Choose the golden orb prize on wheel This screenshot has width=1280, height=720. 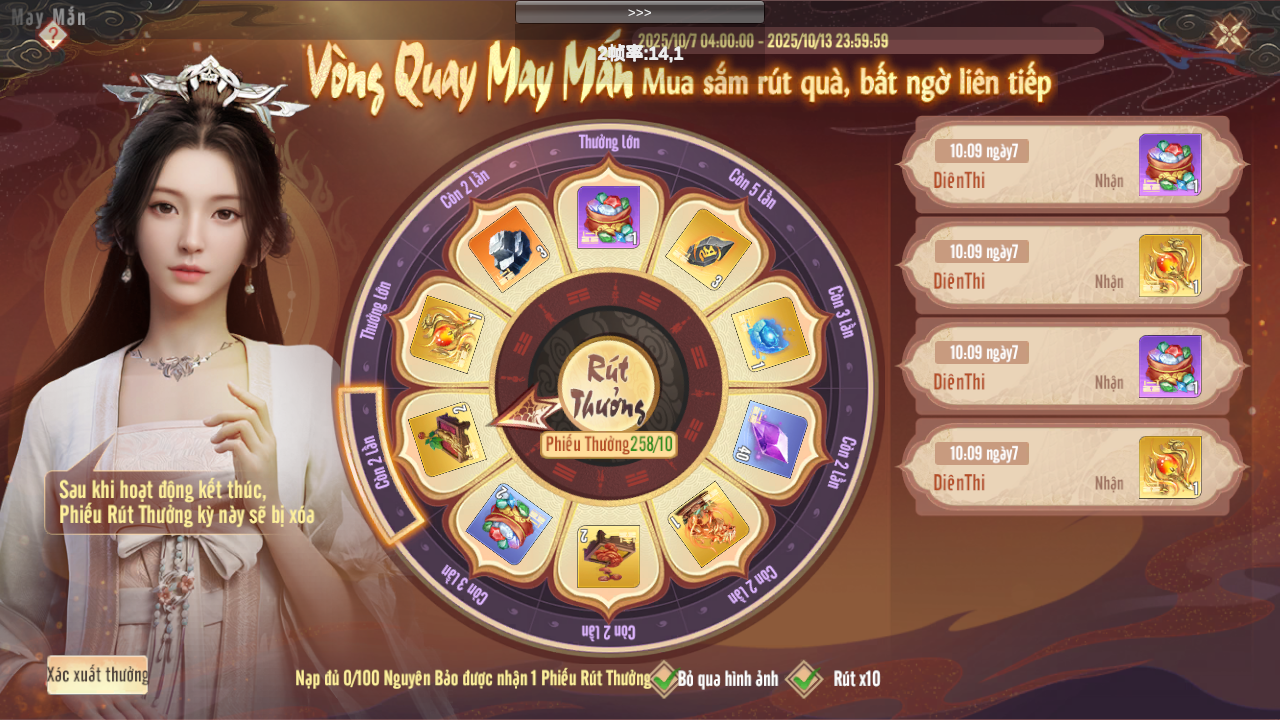pyautogui.click(x=447, y=334)
